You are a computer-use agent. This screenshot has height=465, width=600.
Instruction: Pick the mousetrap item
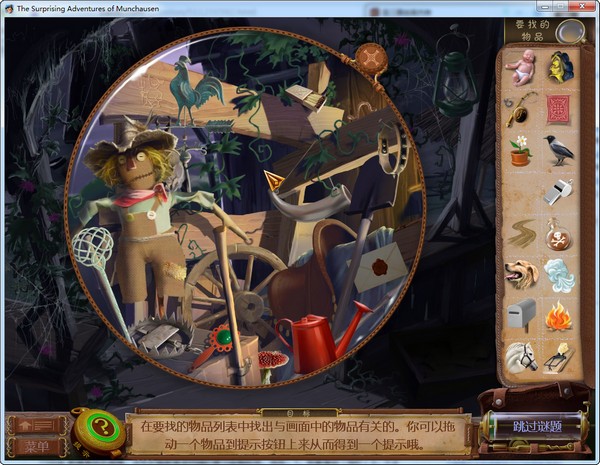(559, 356)
